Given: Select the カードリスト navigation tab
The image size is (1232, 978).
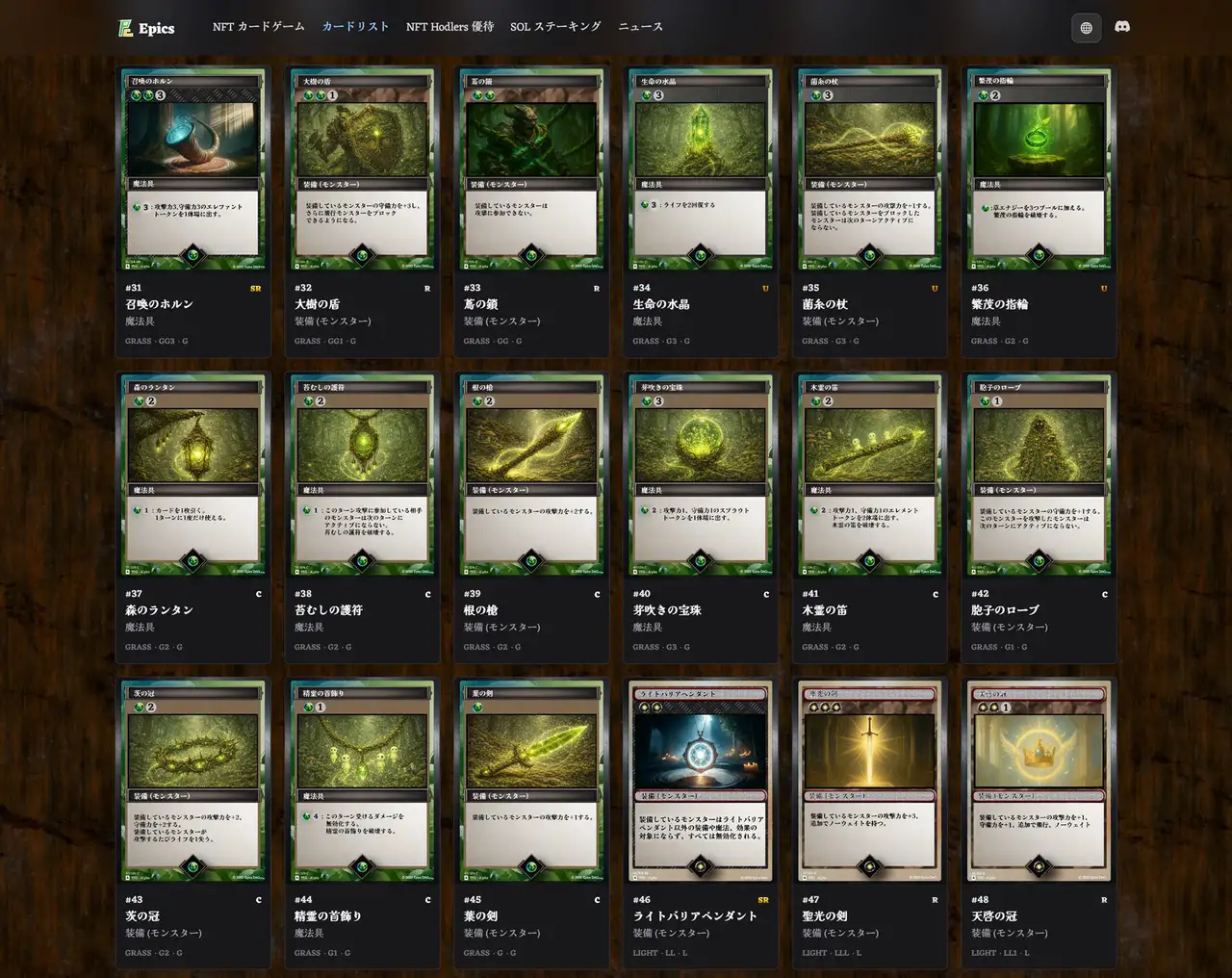Looking at the screenshot, I should (x=353, y=28).
